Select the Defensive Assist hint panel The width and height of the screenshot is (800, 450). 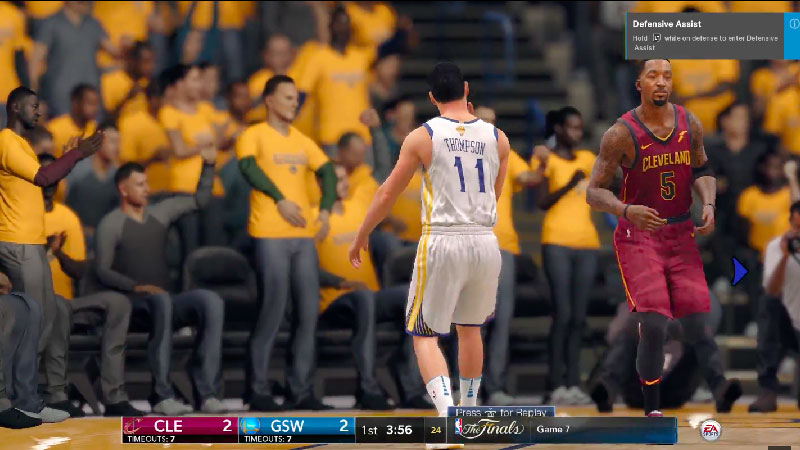[x=710, y=35]
